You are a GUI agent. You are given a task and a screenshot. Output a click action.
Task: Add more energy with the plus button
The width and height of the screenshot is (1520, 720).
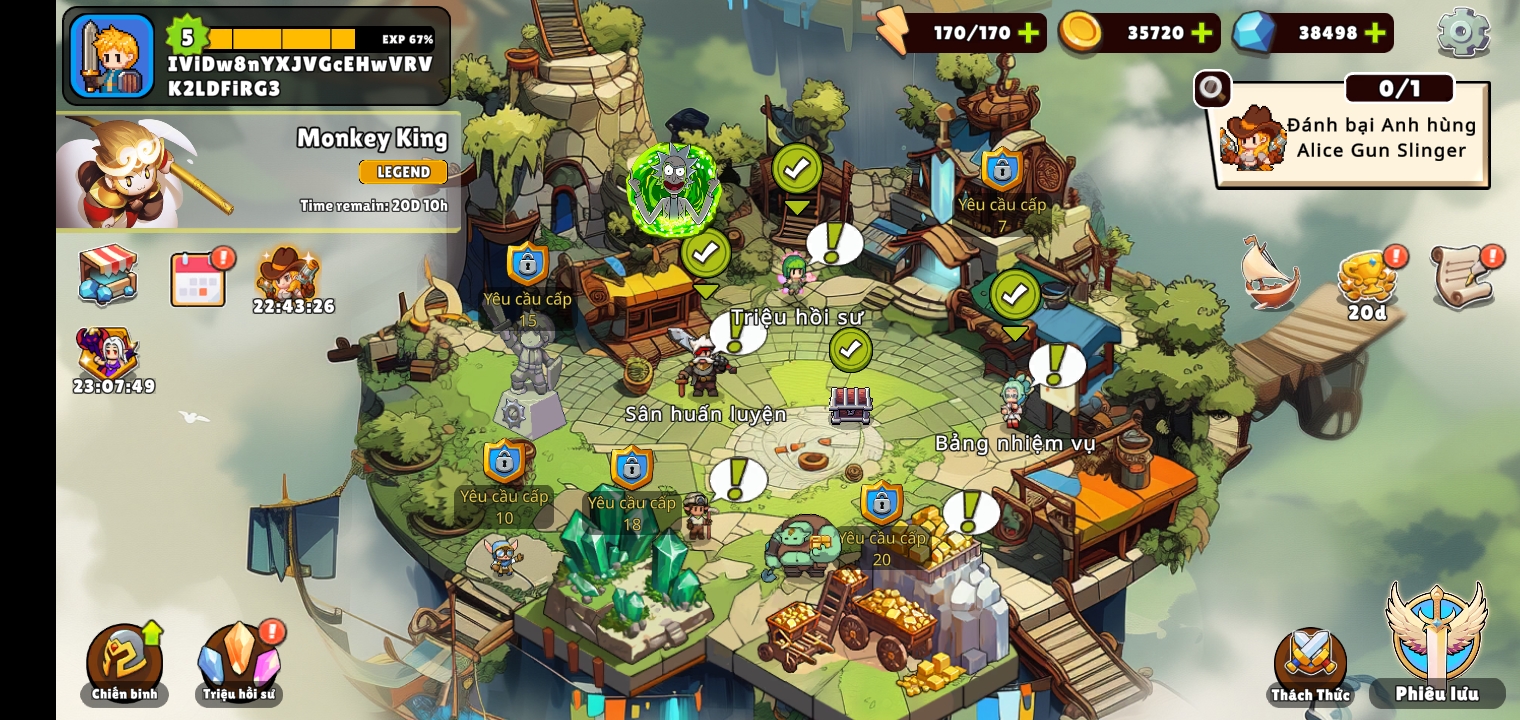pyautogui.click(x=1028, y=33)
